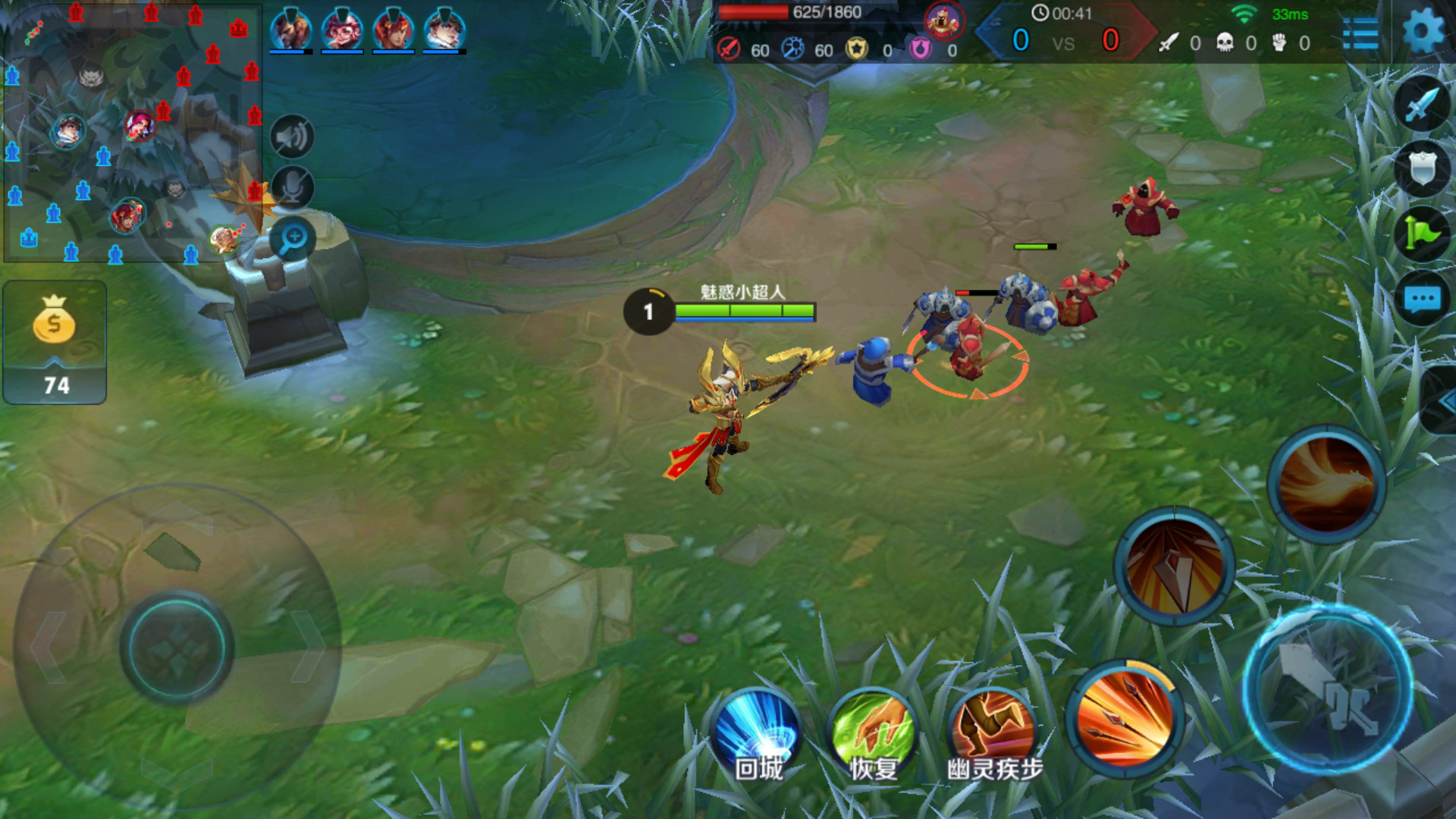This screenshot has height=819, width=1456.
Task: Open the quick chat bubble
Action: 1422,299
